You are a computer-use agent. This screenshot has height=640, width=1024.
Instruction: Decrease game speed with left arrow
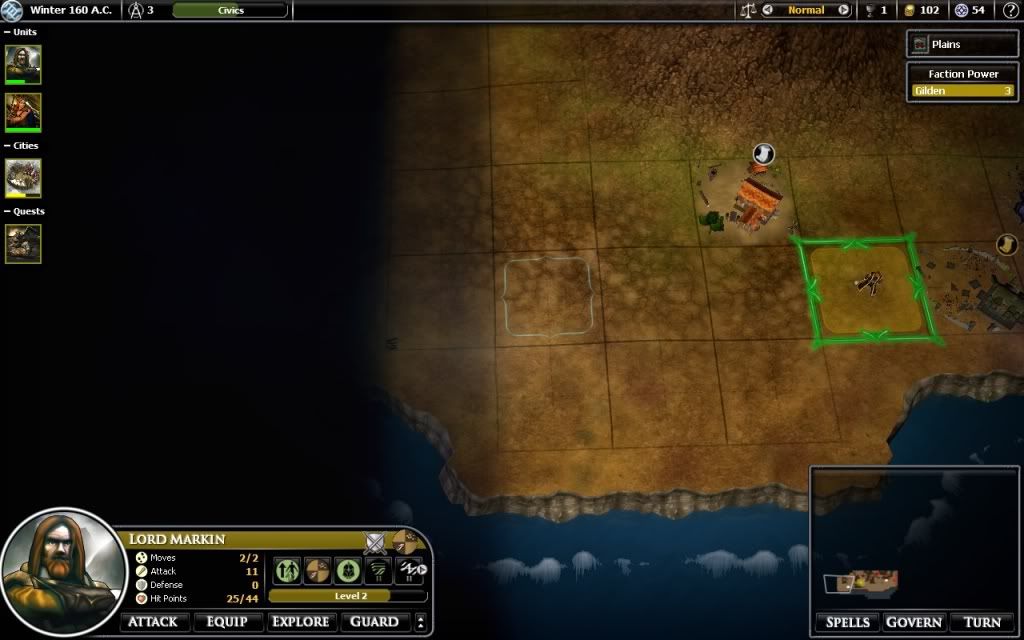(768, 10)
